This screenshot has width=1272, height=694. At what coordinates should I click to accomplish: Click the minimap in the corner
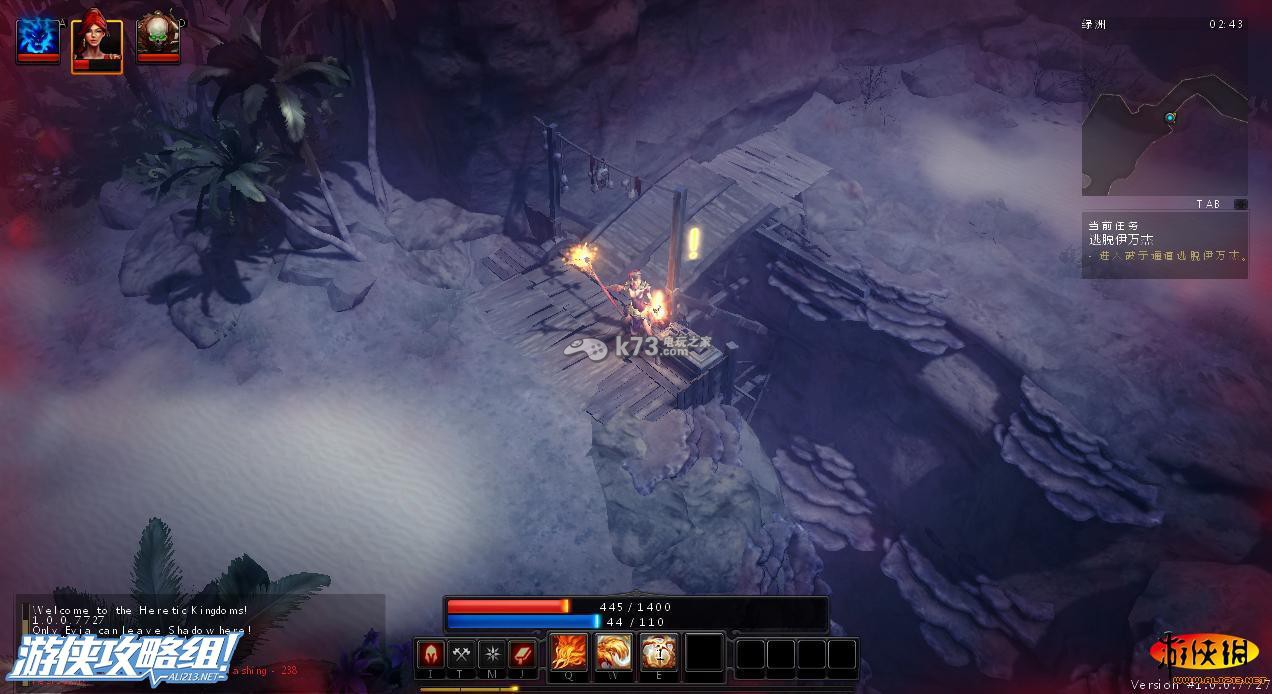[x=1164, y=120]
